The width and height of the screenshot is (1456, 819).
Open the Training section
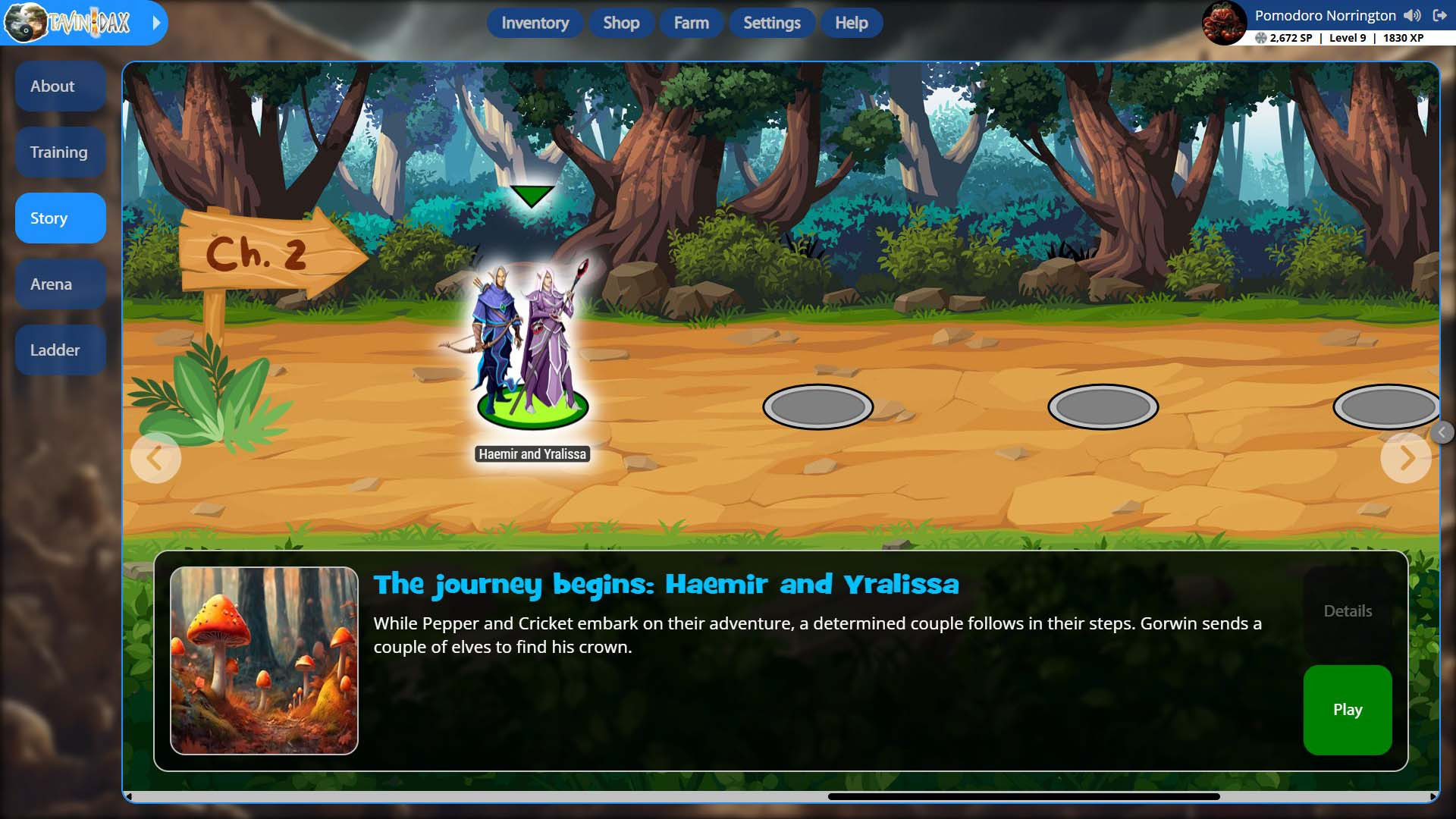point(60,152)
